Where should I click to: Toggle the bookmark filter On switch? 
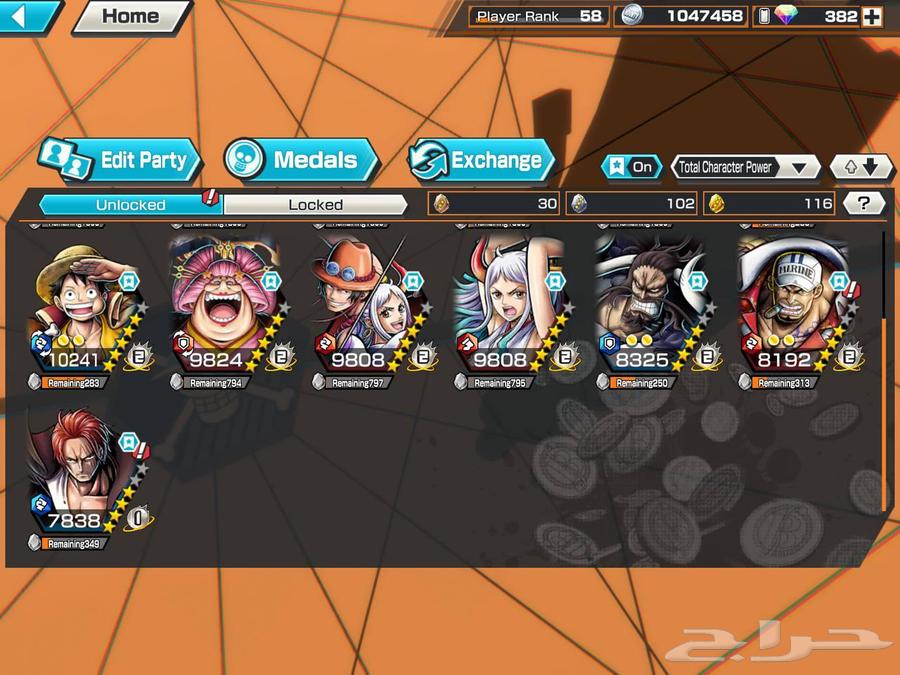click(631, 167)
